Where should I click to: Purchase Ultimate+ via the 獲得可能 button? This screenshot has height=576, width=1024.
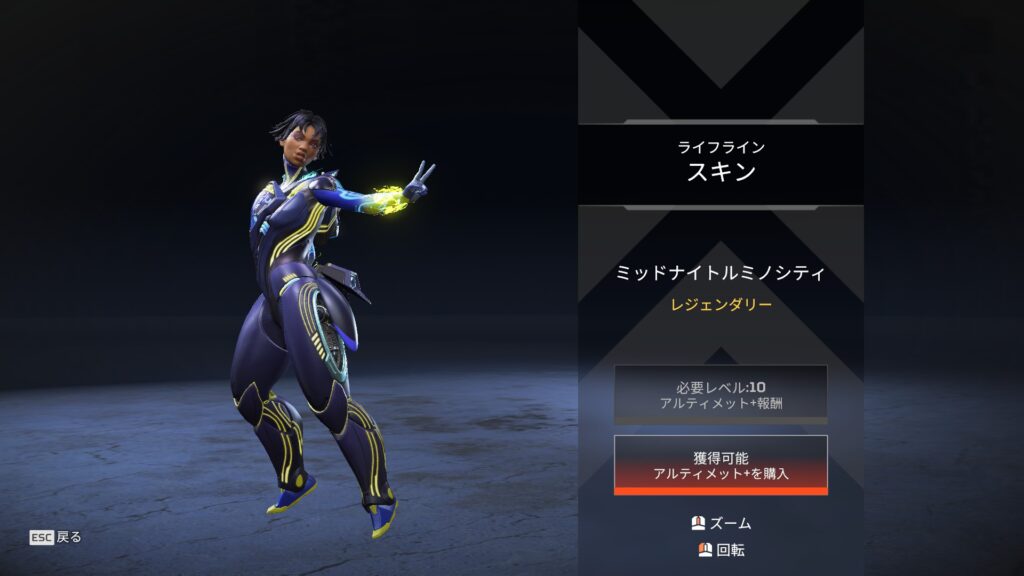pyautogui.click(x=720, y=464)
